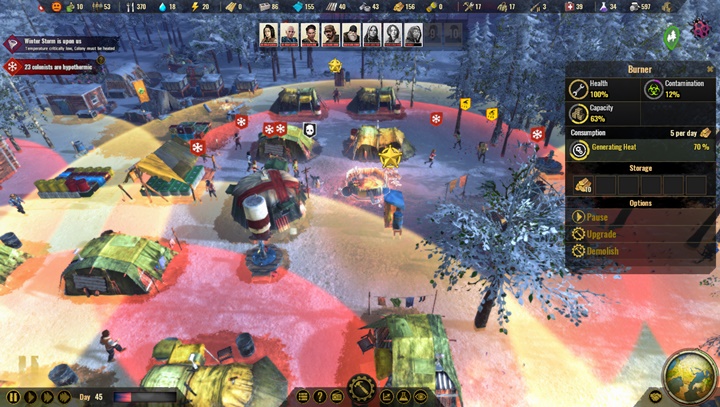Click the Generating Heat production row
Image resolution: width=720 pixels, height=407 pixels.
tap(640, 148)
